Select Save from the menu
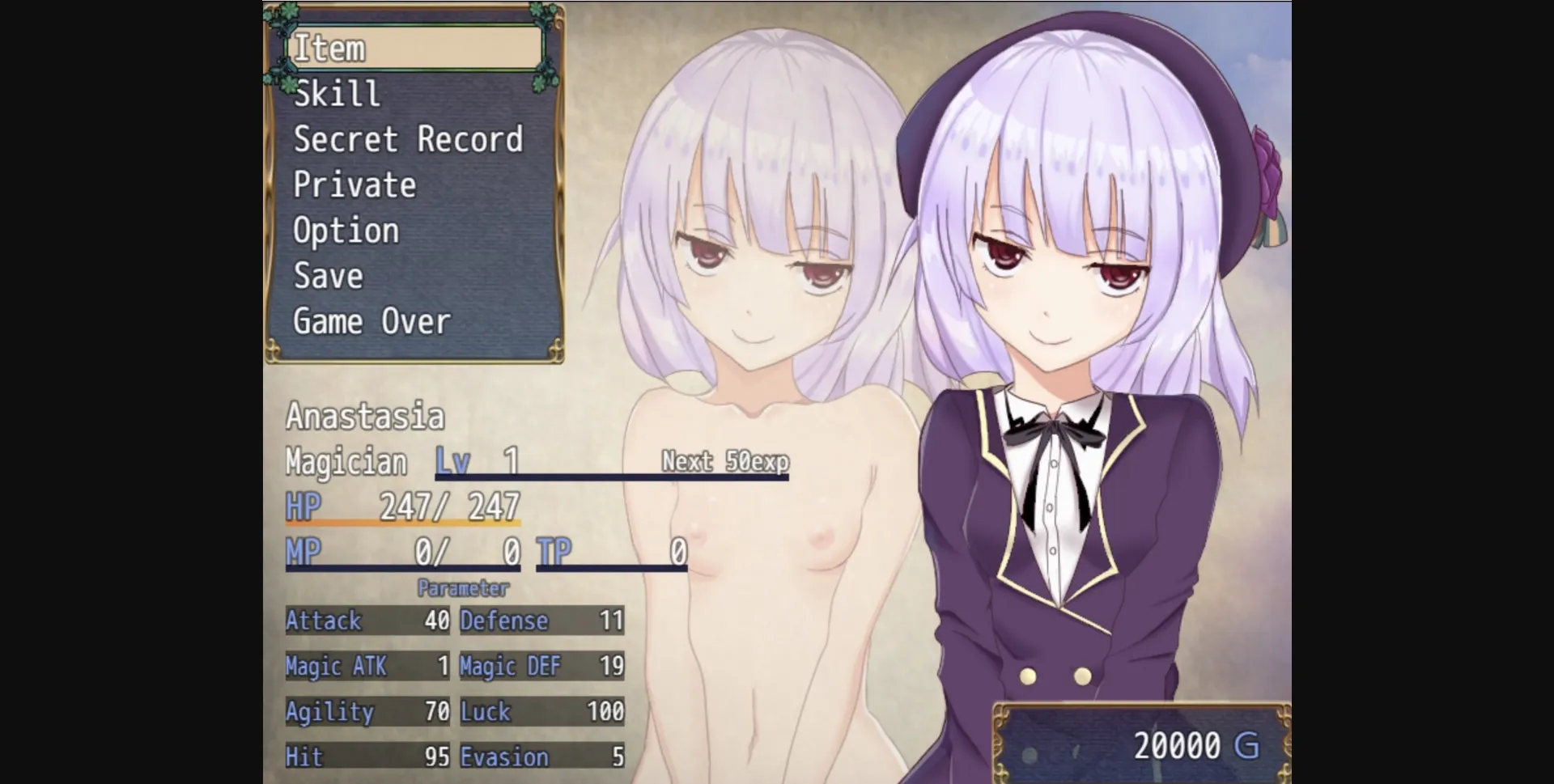Image resolution: width=1554 pixels, height=784 pixels. pos(327,276)
